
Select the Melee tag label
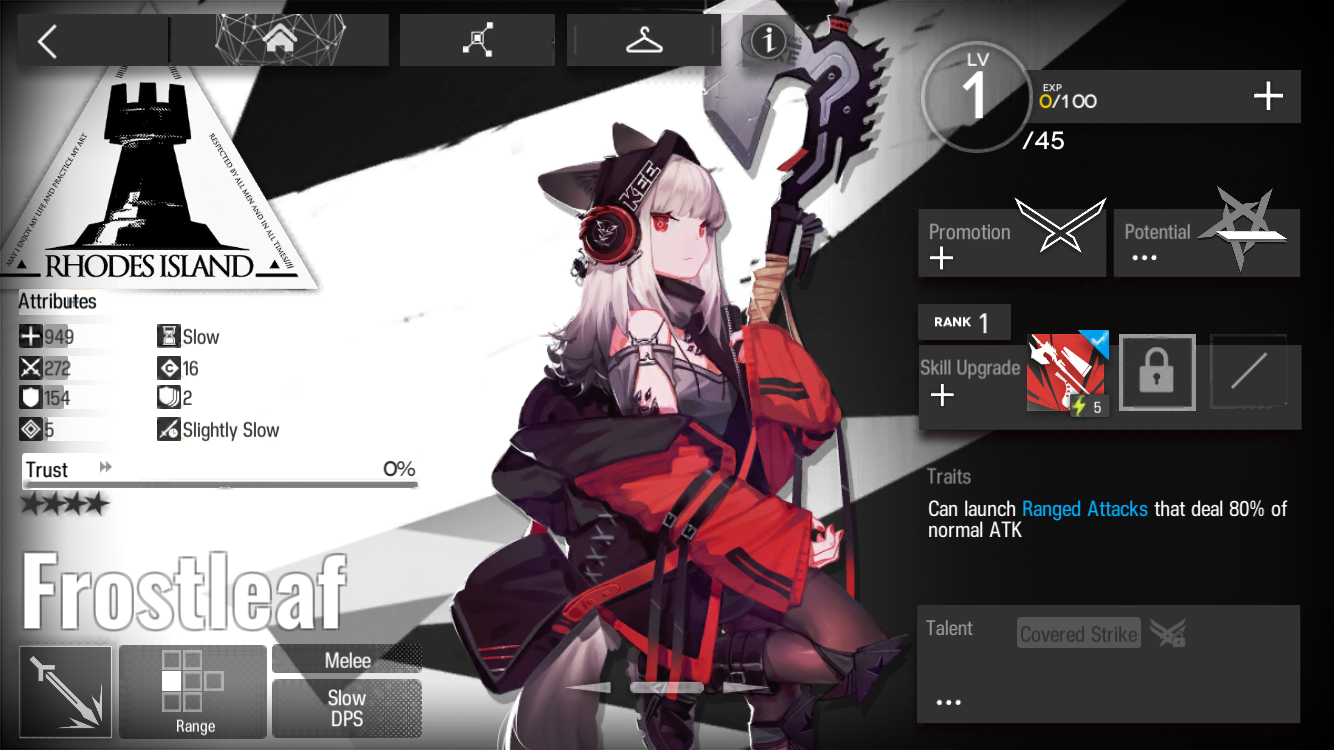click(x=346, y=660)
